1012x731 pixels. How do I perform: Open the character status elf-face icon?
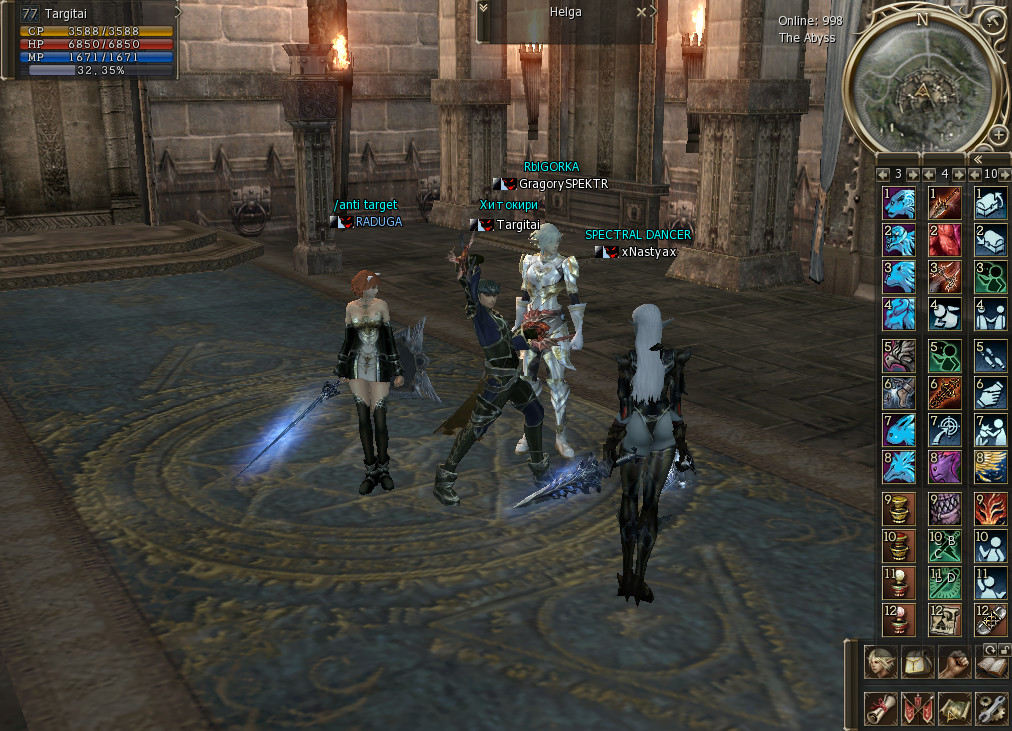click(x=880, y=663)
